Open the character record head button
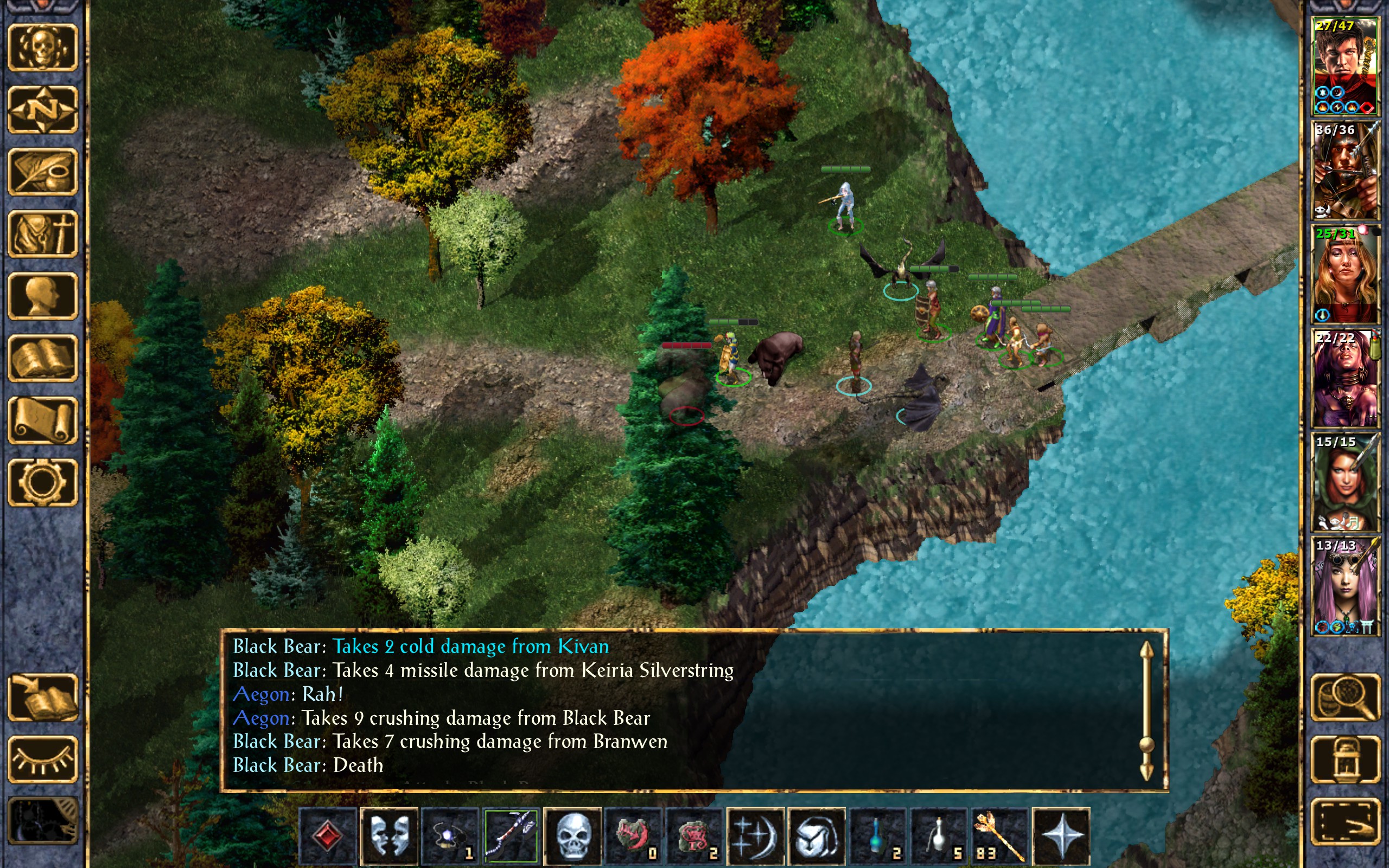Screen dimensions: 1389x868 click(43, 296)
